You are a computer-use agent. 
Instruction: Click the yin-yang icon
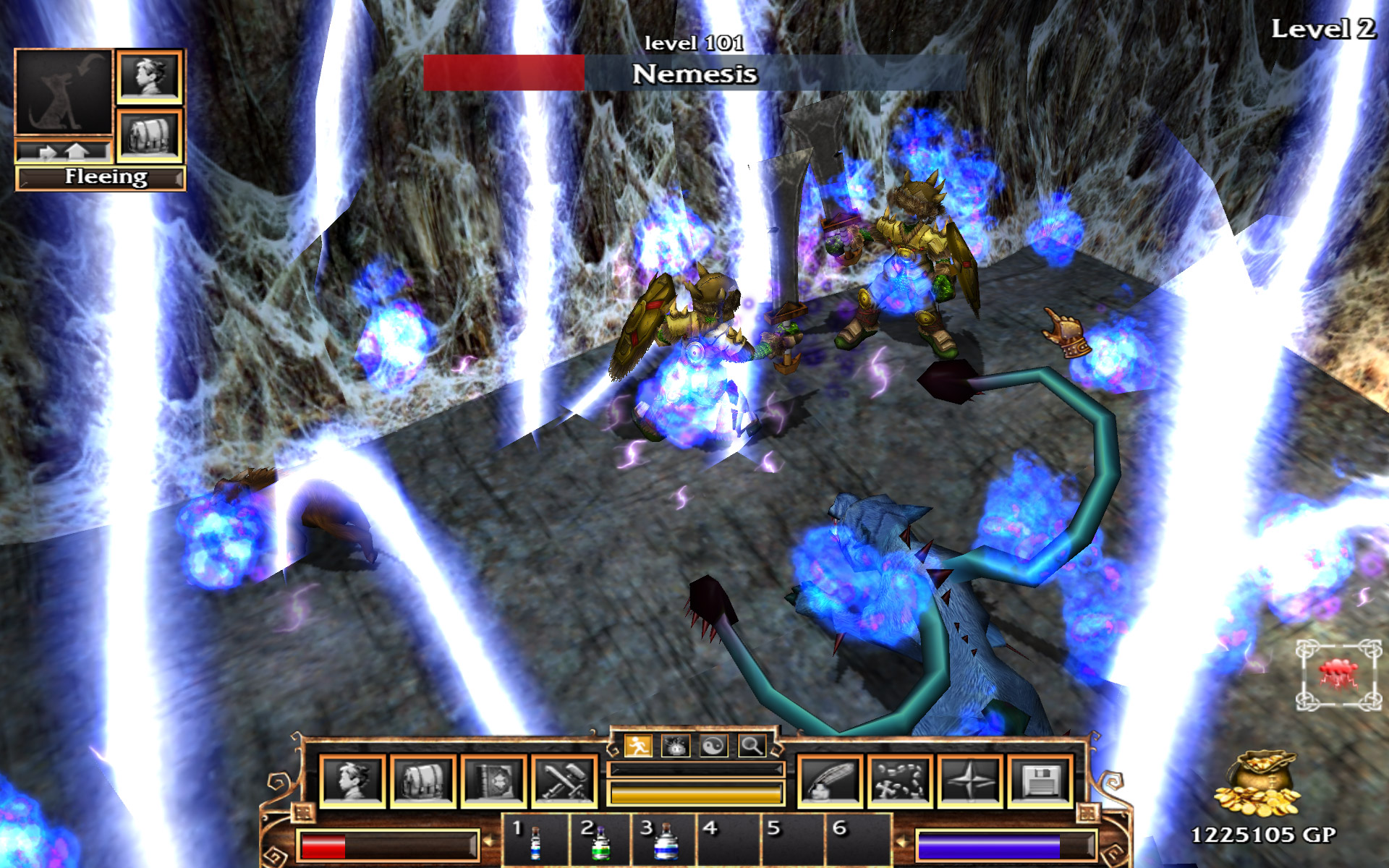point(713,745)
